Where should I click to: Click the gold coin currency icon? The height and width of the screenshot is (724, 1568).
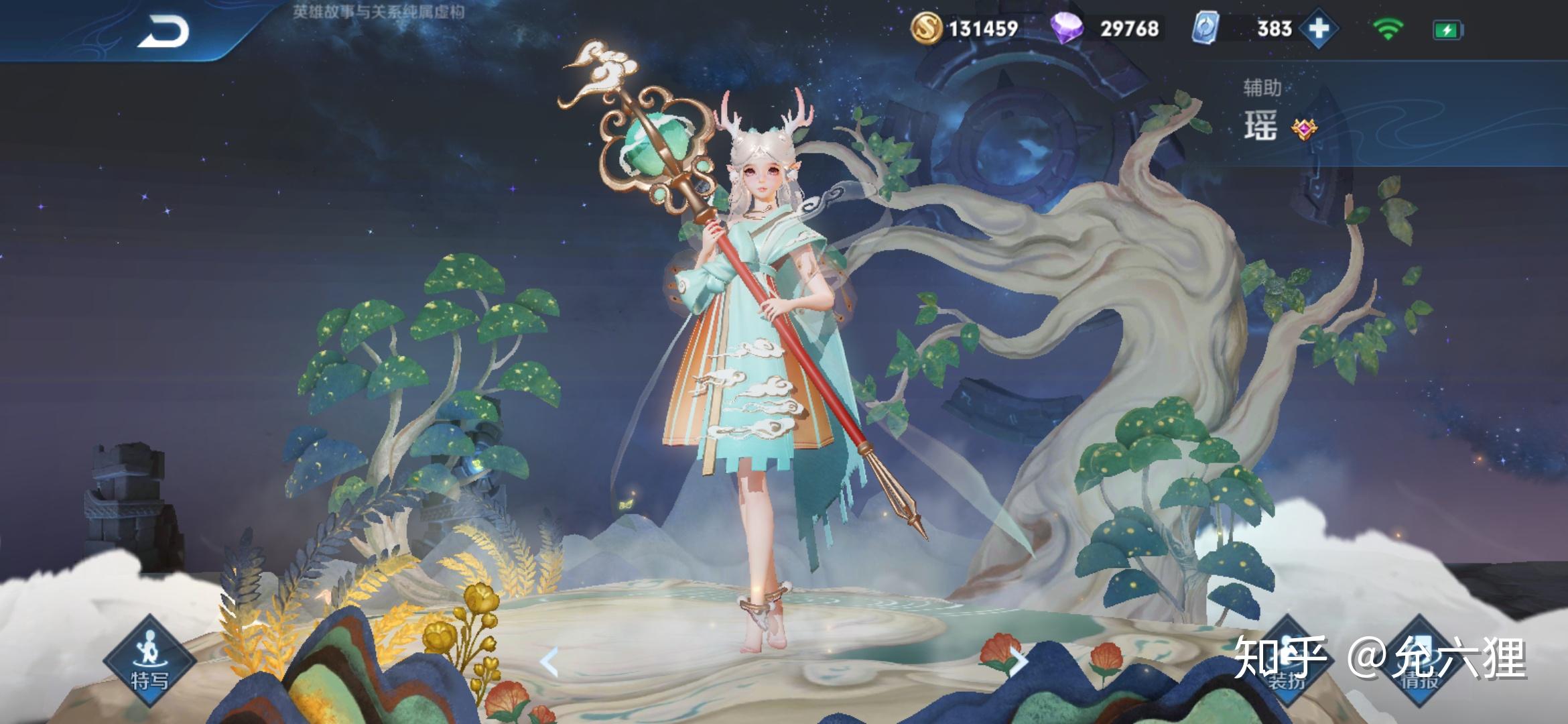(926, 29)
